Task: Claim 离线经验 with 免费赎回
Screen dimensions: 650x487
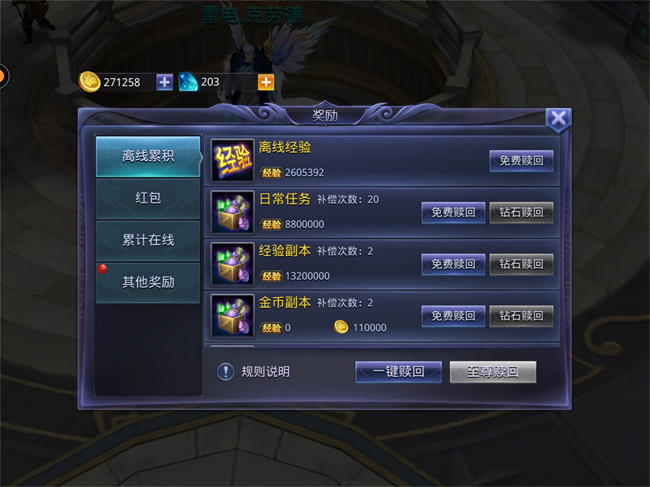Action: (x=521, y=160)
